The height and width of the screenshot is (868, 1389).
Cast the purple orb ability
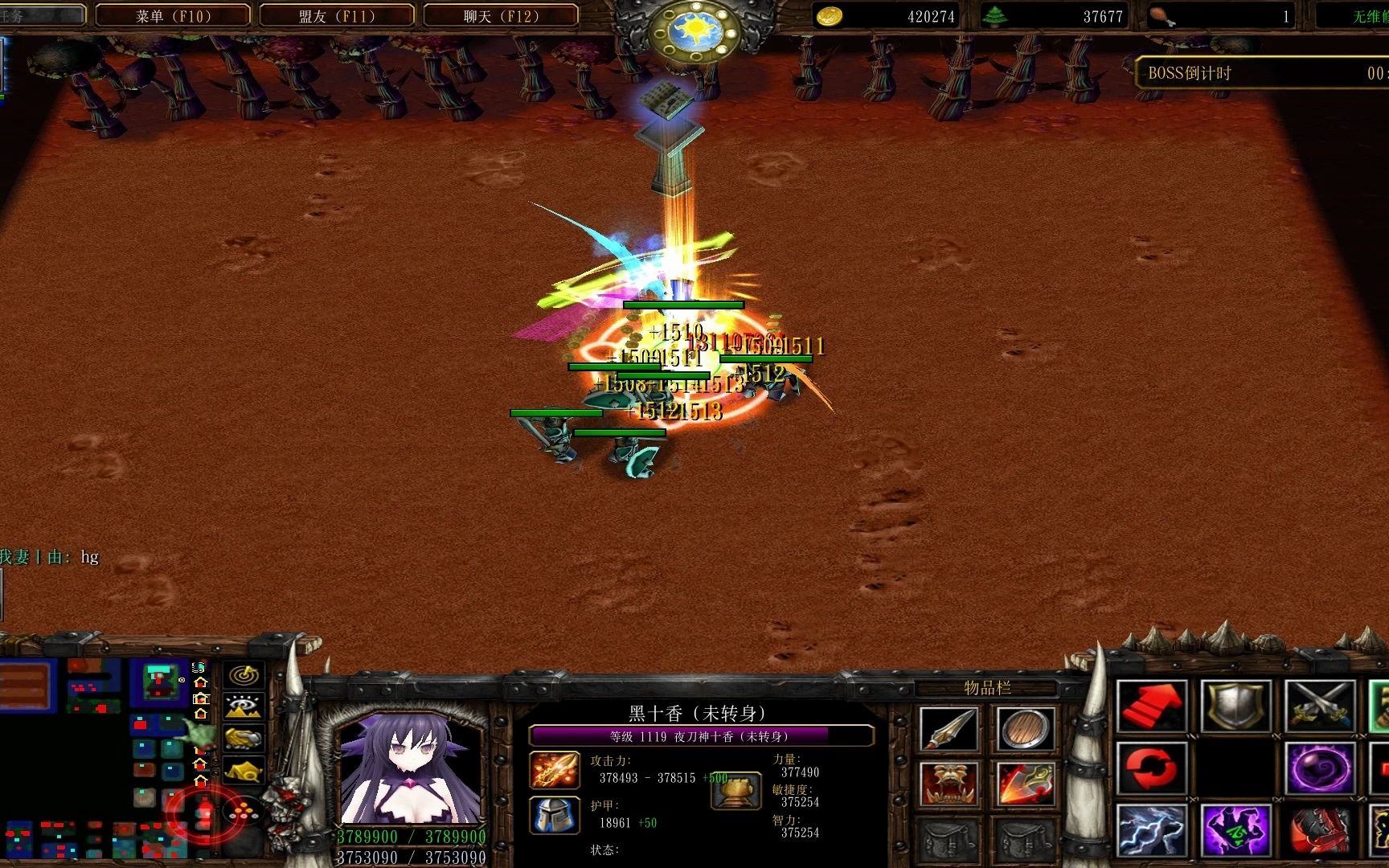(x=1320, y=768)
